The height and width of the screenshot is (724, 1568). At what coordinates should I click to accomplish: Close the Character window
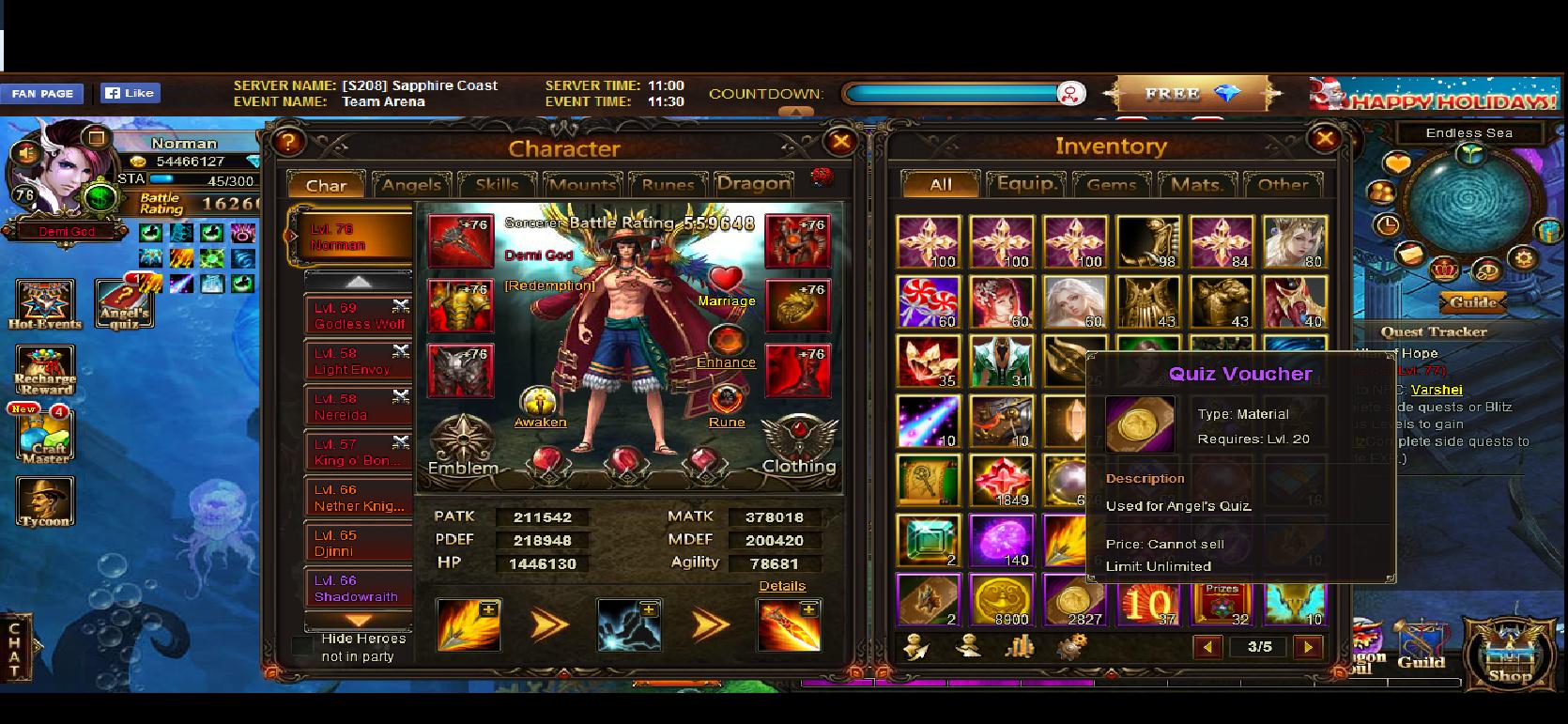(x=839, y=143)
